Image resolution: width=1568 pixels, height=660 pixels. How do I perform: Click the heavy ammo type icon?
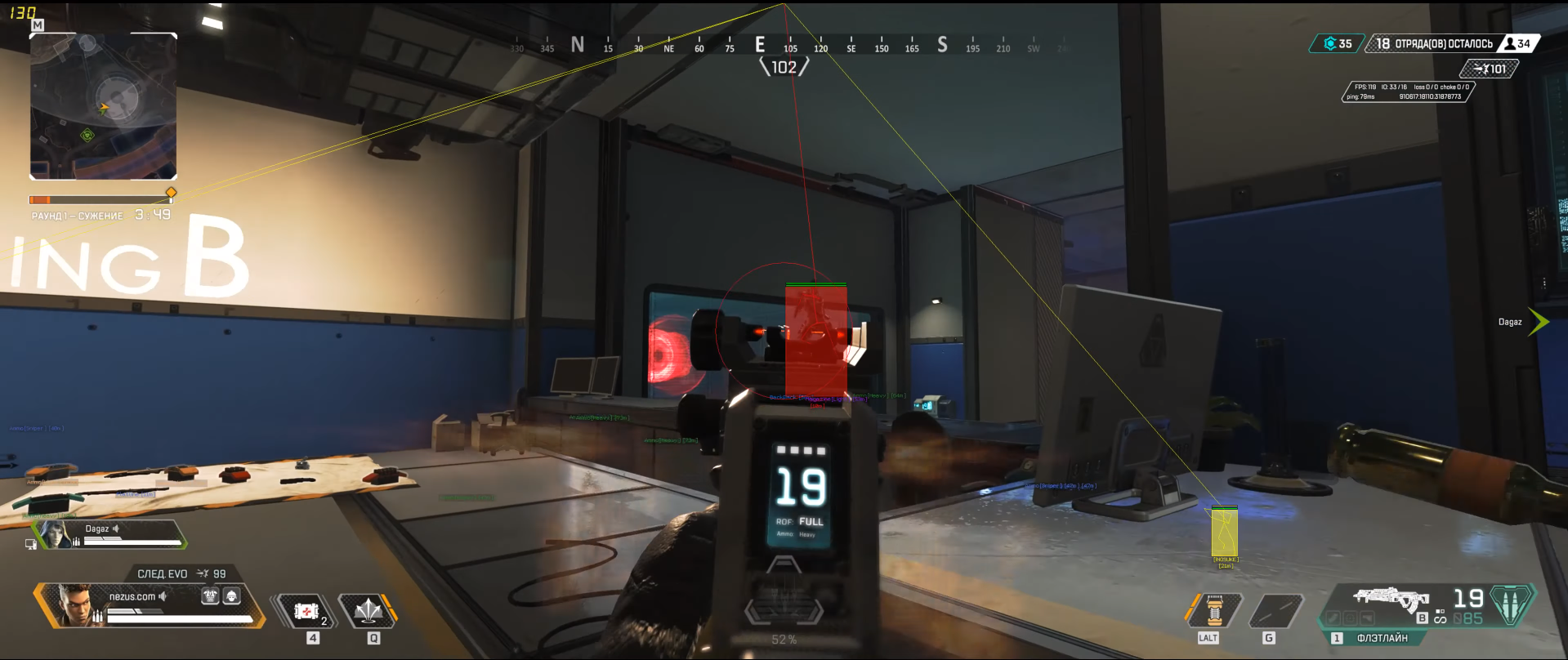coord(1512,604)
